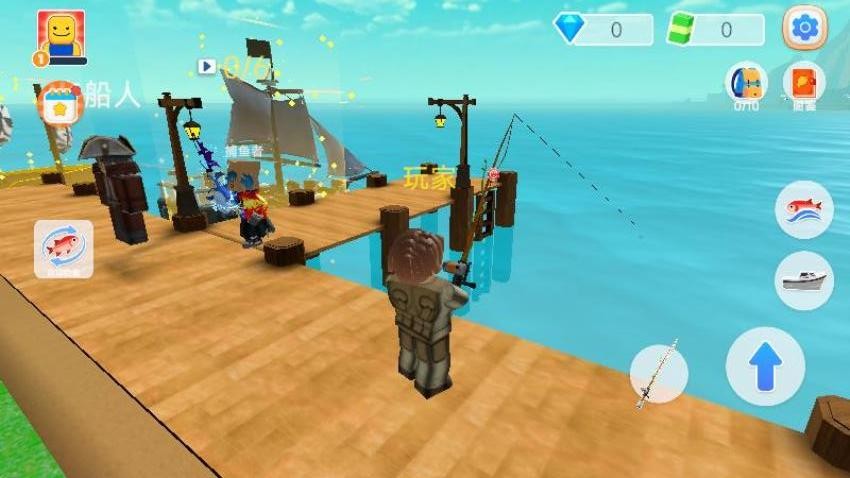The image size is (850, 478).
Task: Open the settings gear menu
Action: point(804,28)
